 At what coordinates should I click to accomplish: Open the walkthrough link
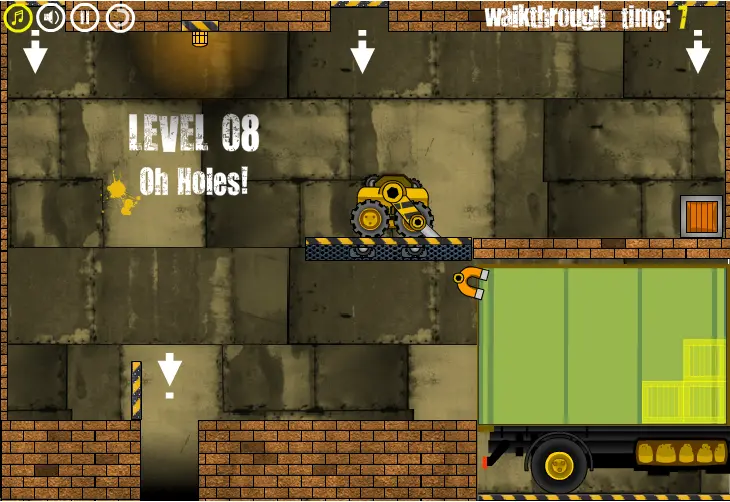coord(544,16)
